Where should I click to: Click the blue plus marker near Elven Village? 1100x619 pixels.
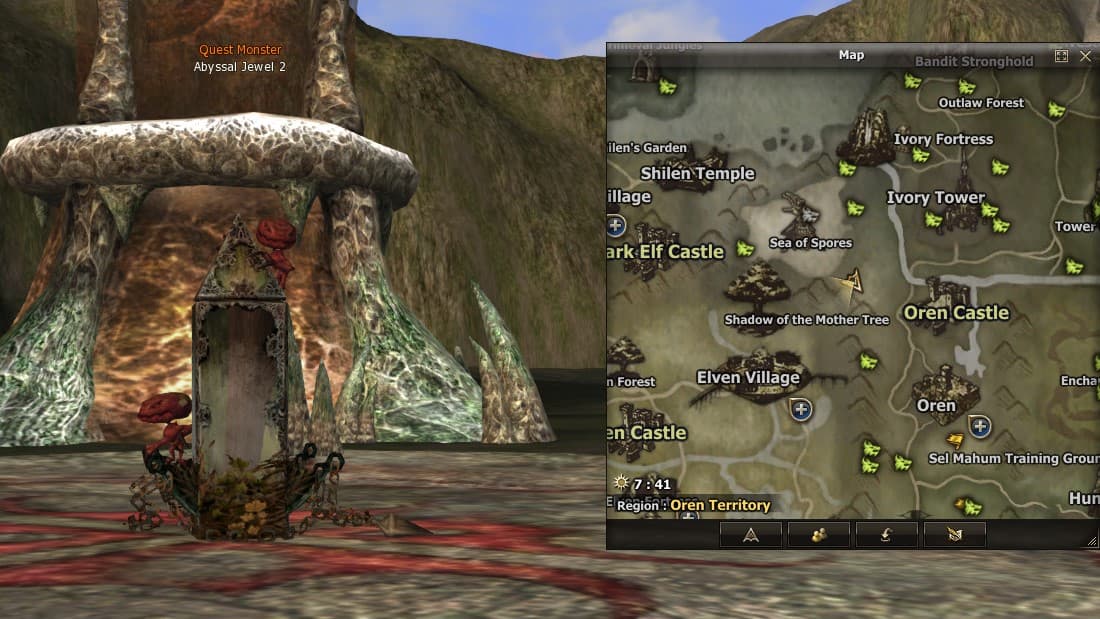[x=800, y=408]
